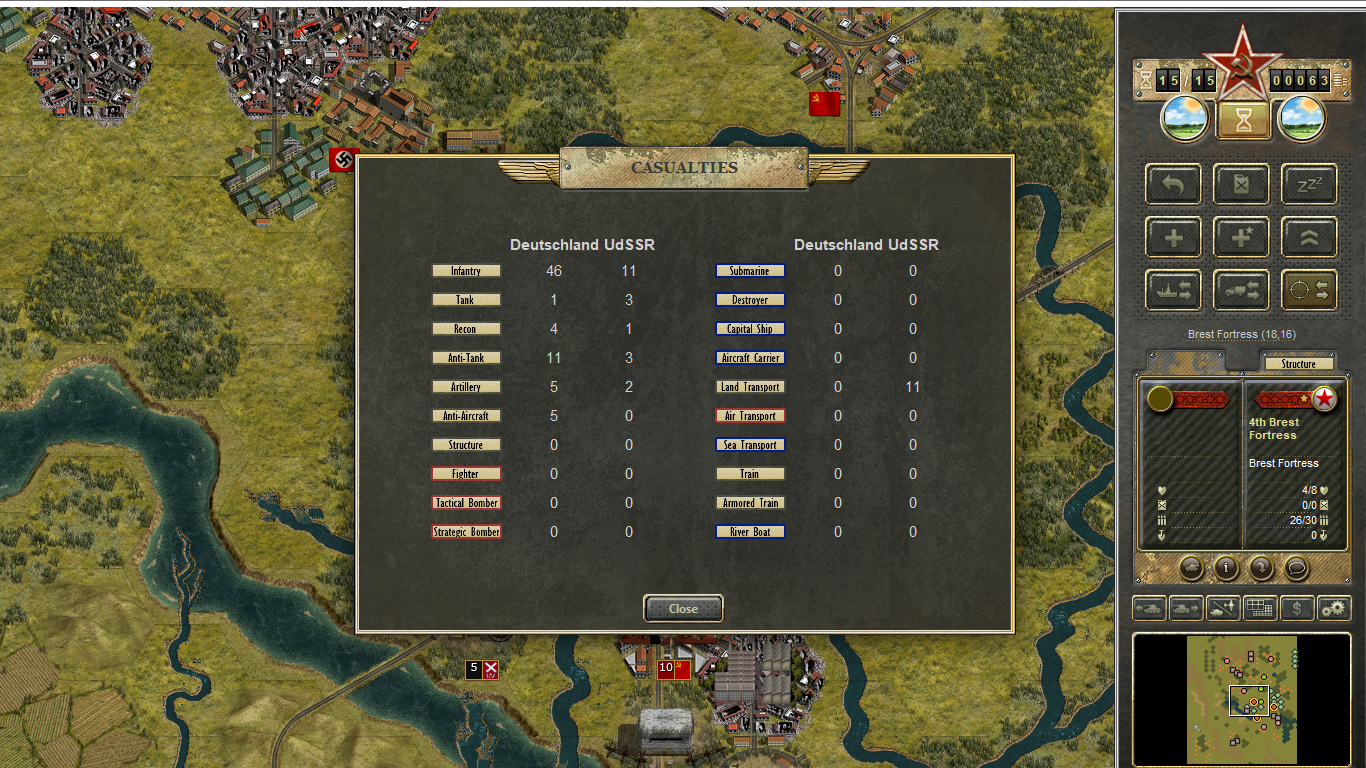
Task: Open the unit info round button
Action: 1226,568
